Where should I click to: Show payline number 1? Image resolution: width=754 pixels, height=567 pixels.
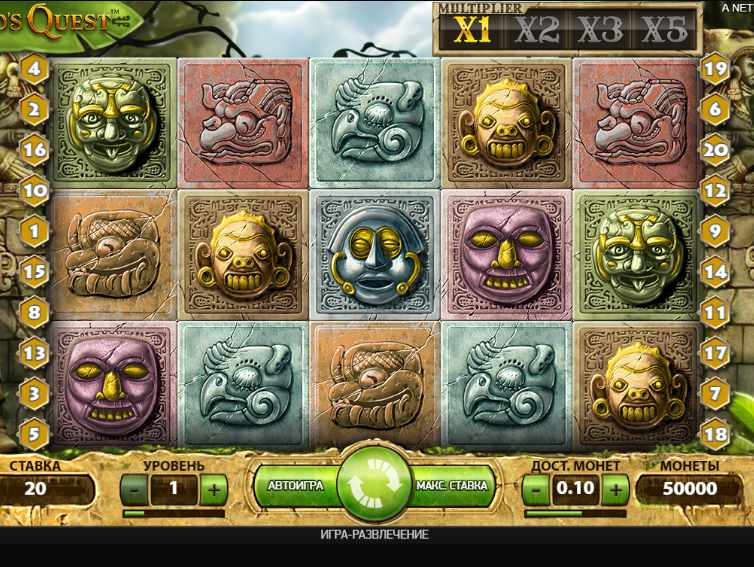tap(35, 231)
